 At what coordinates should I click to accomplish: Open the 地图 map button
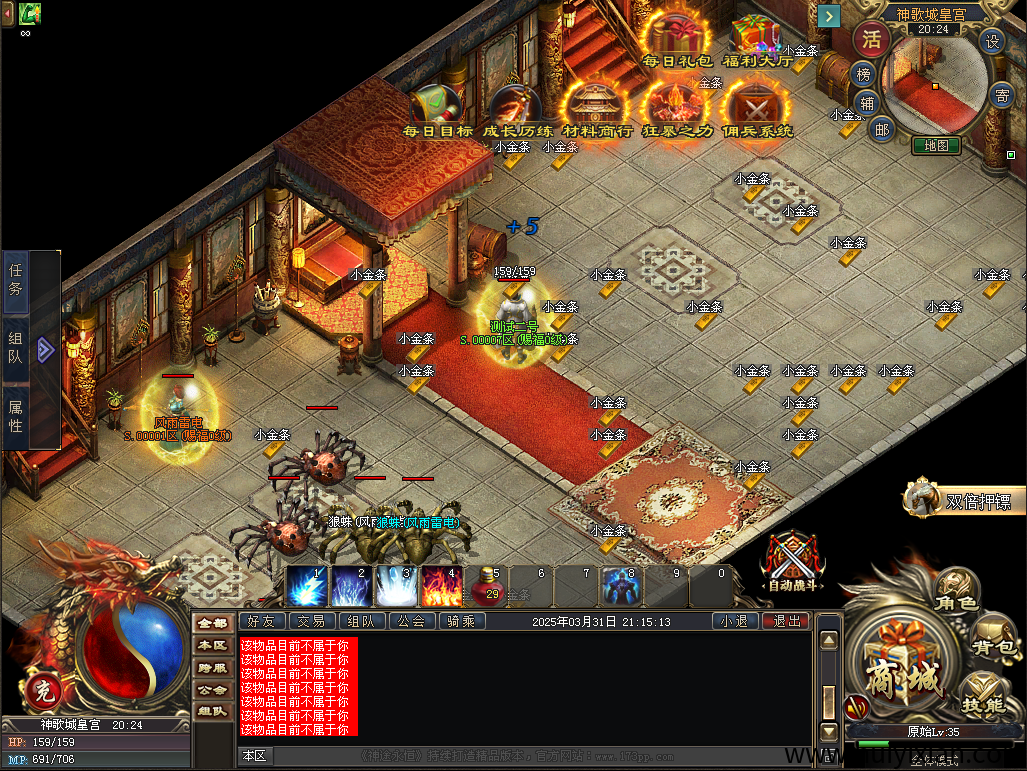(936, 145)
